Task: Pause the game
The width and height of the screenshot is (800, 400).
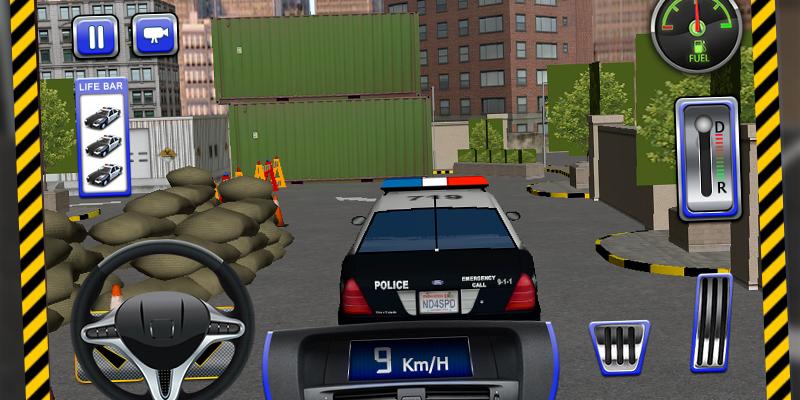Action: [95, 38]
